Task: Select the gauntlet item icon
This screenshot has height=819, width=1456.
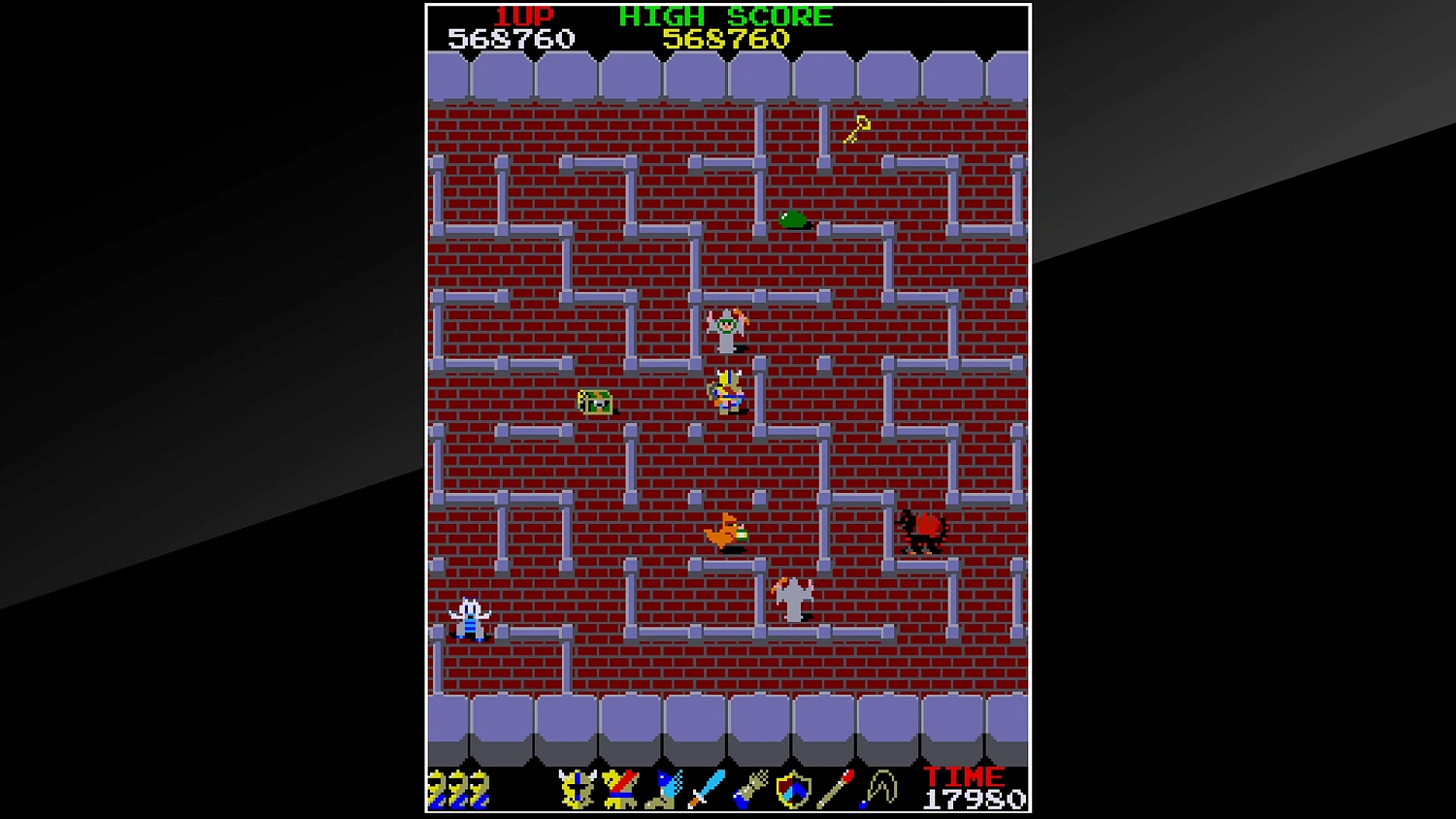Action: pyautogui.click(x=750, y=788)
